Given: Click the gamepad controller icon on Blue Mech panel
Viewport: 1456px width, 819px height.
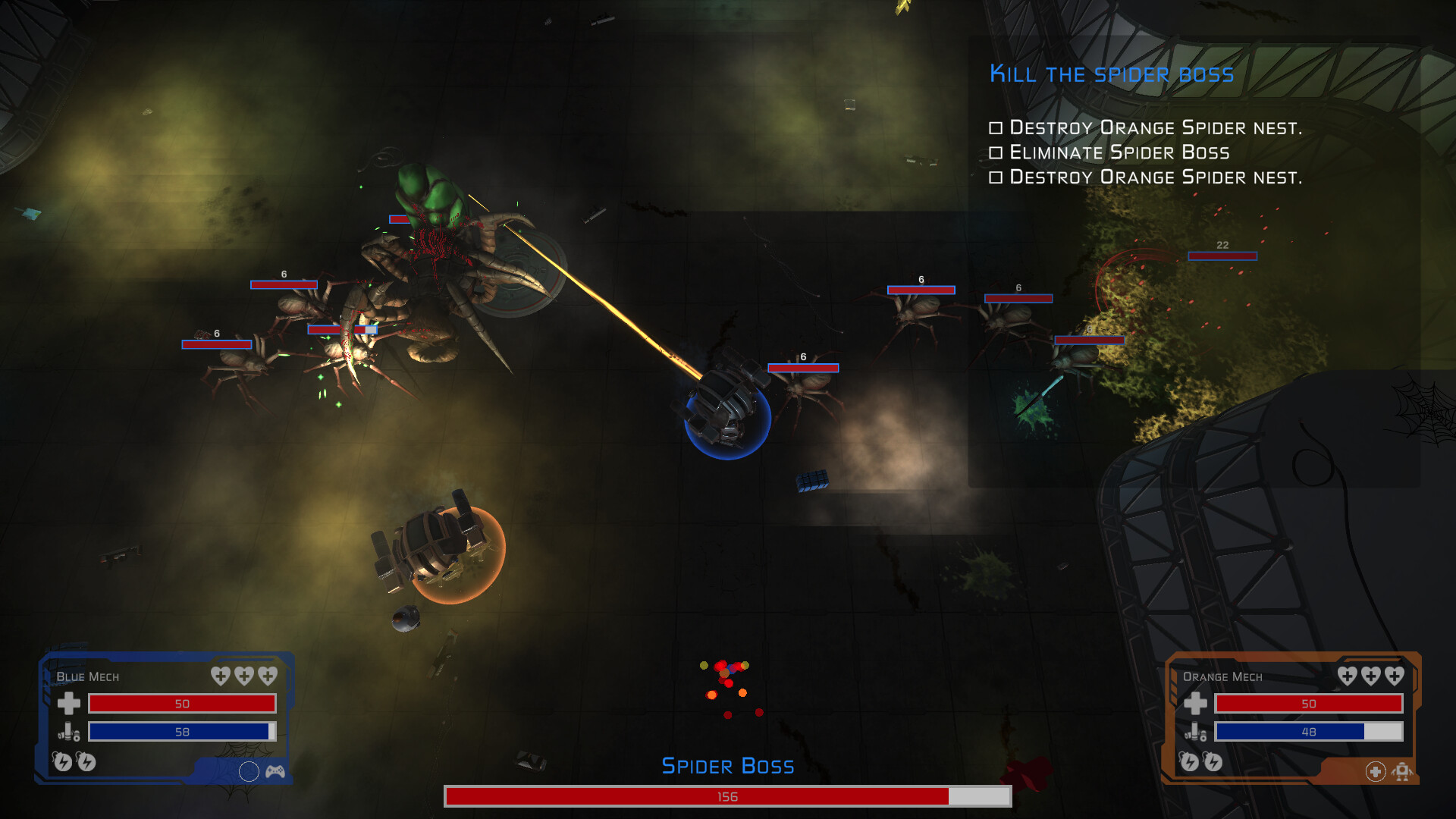Looking at the screenshot, I should tap(278, 771).
